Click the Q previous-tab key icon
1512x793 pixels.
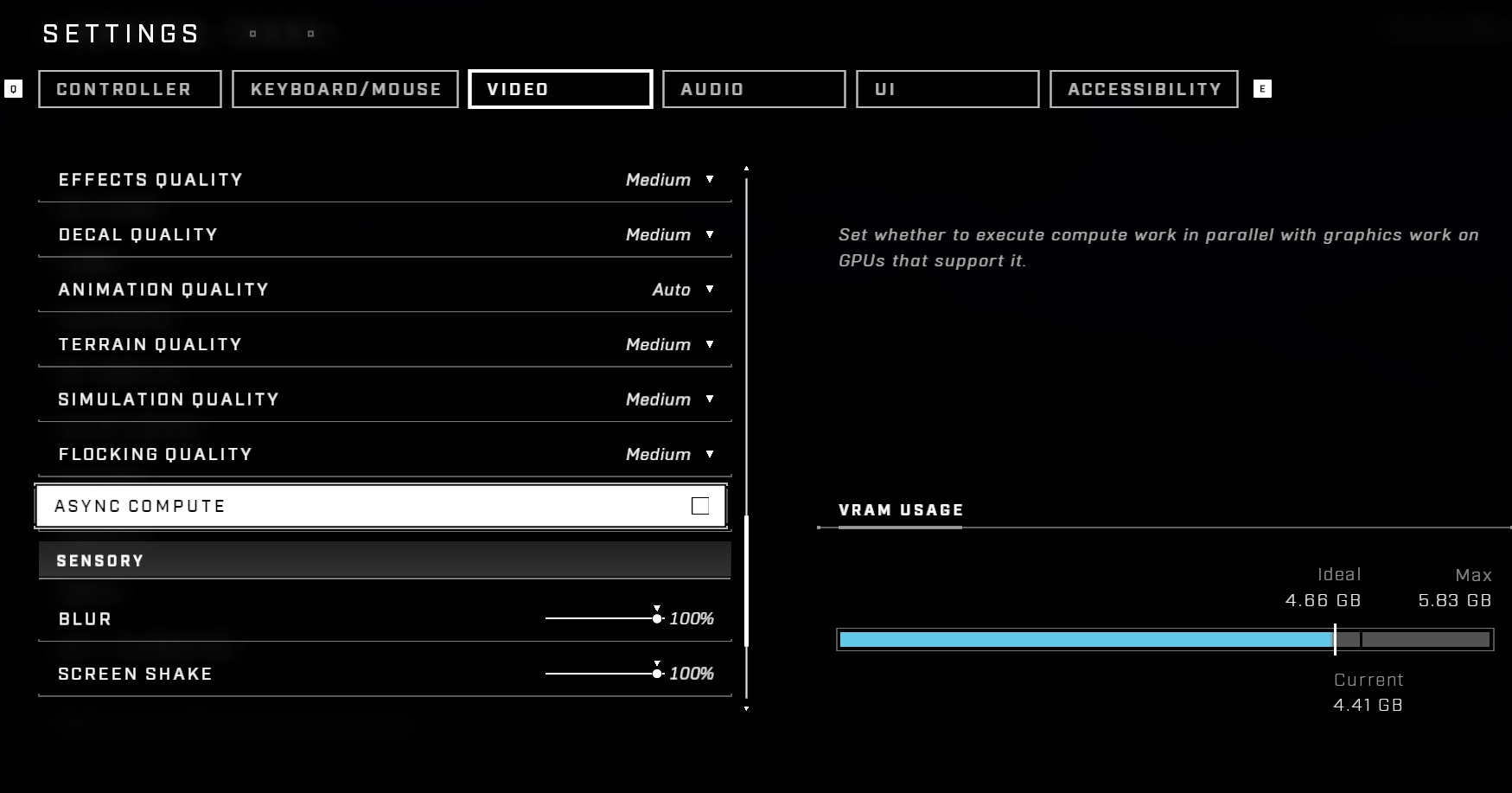click(x=13, y=89)
